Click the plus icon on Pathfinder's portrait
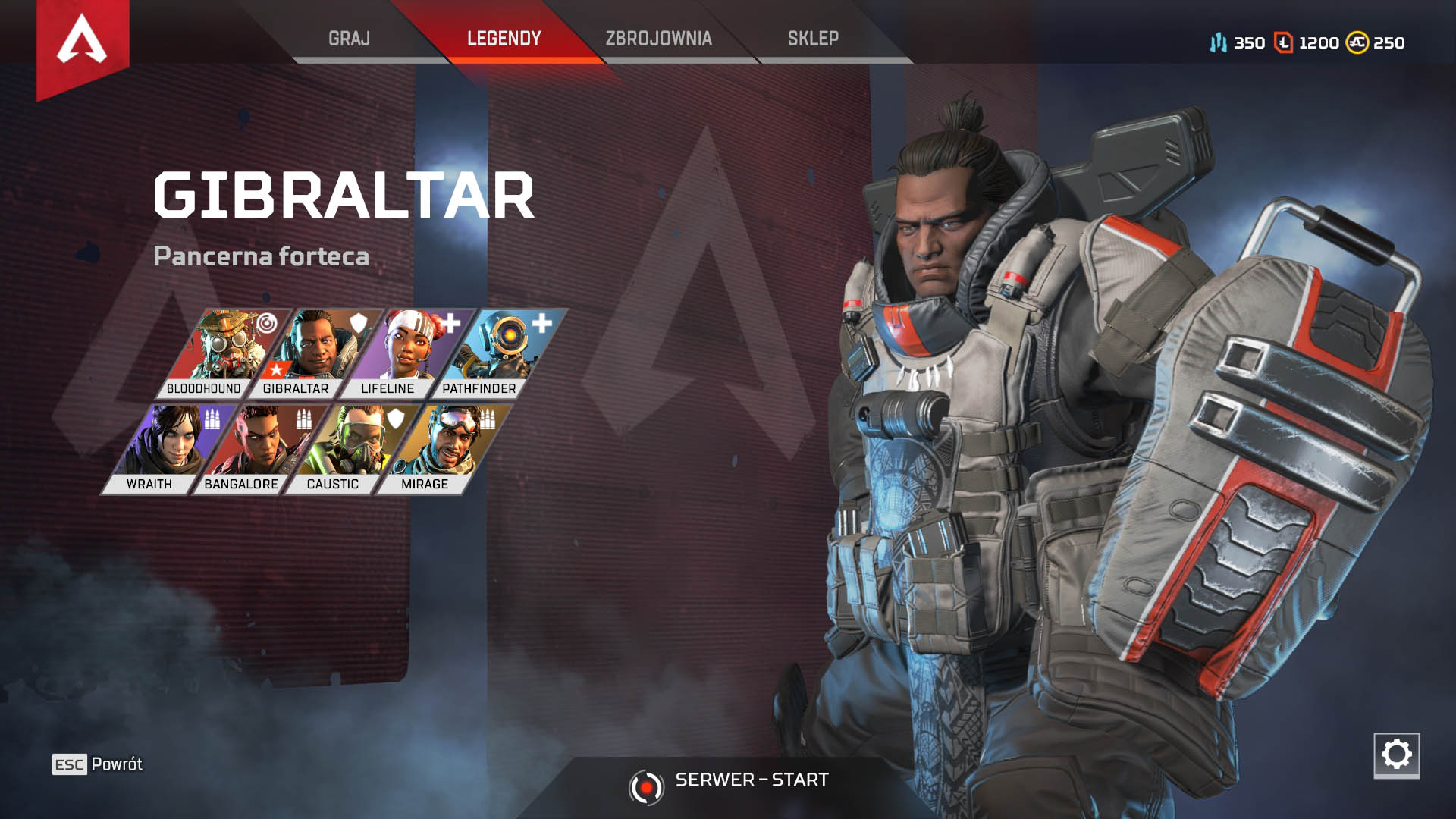Viewport: 1456px width, 819px height. 540,323
